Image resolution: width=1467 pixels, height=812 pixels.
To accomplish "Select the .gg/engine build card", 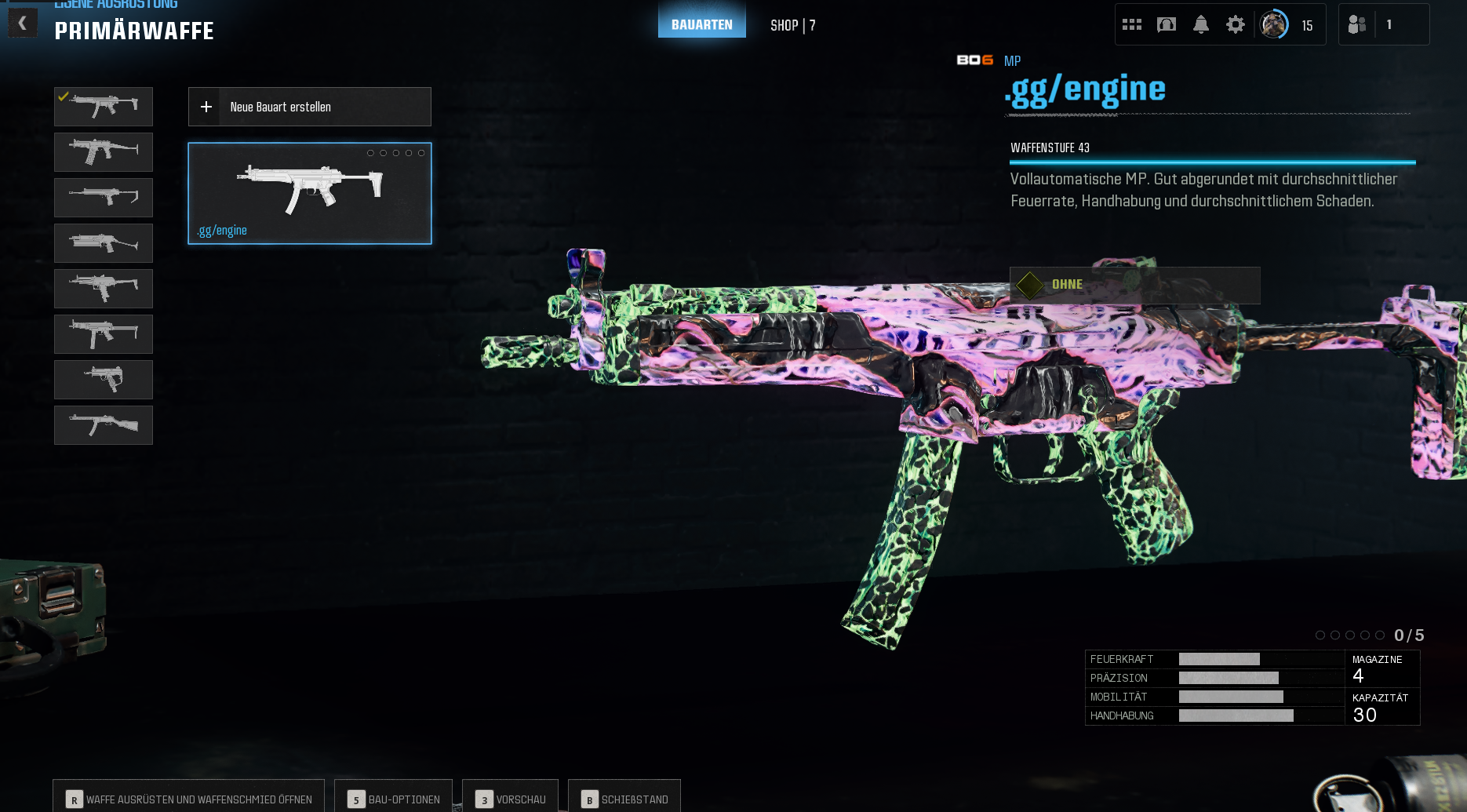I will click(309, 193).
